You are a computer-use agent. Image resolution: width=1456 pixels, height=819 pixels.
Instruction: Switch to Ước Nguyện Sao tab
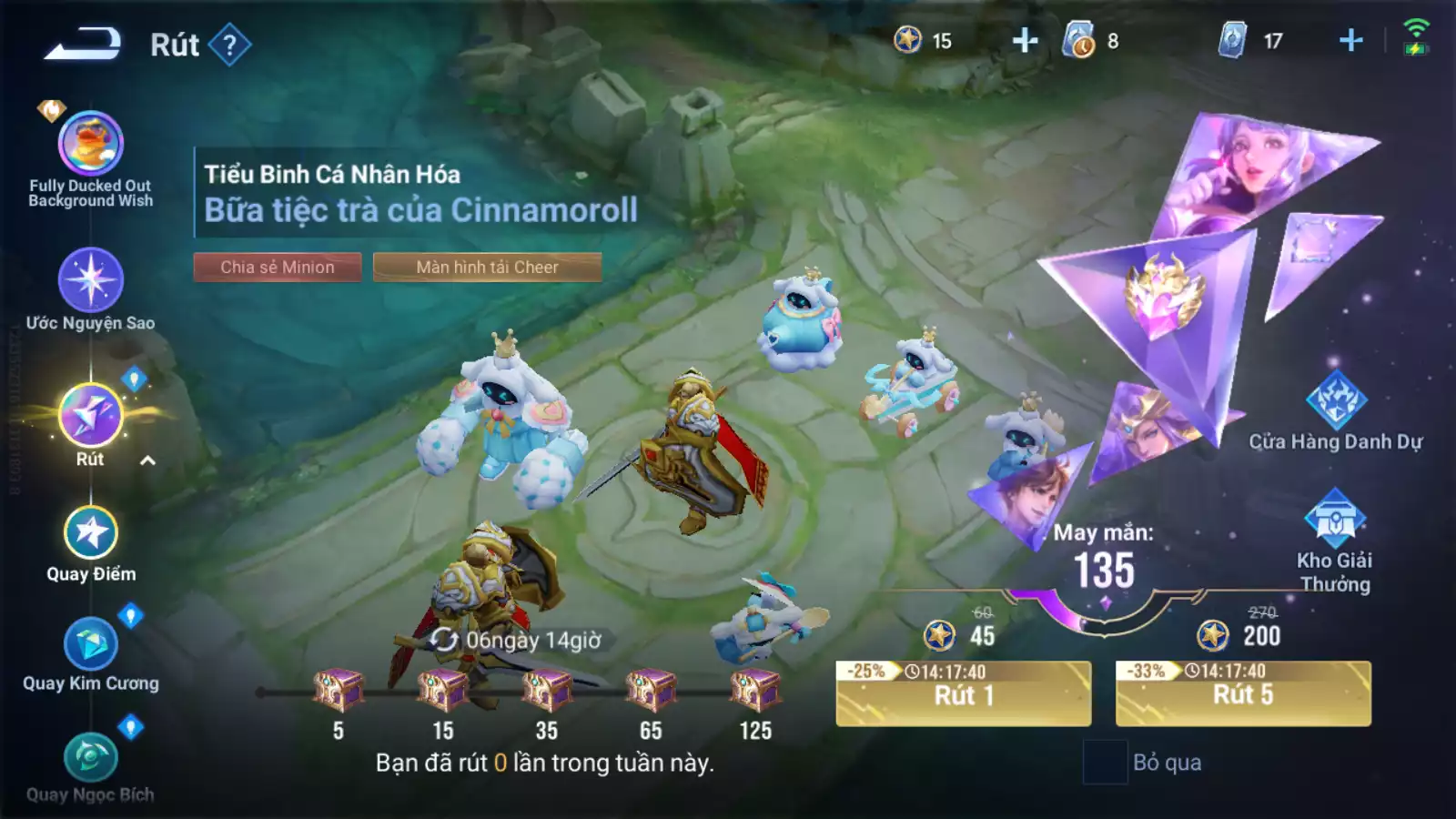[x=91, y=280]
